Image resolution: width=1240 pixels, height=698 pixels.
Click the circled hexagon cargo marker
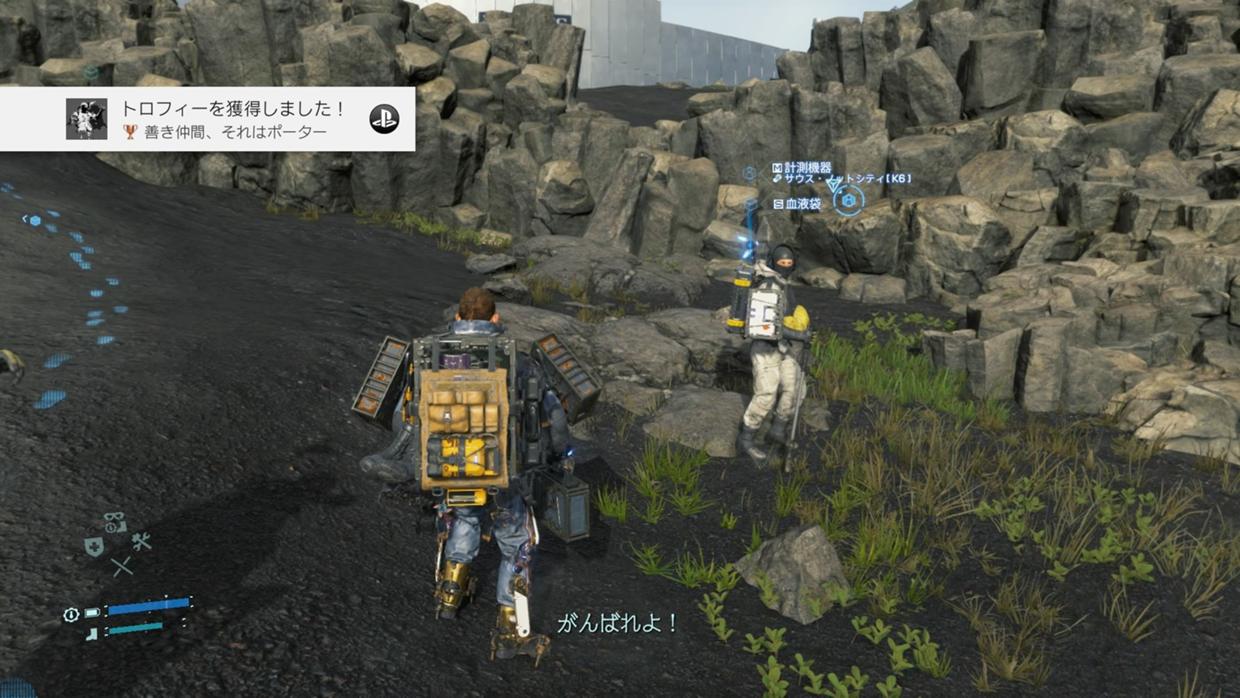click(x=848, y=201)
